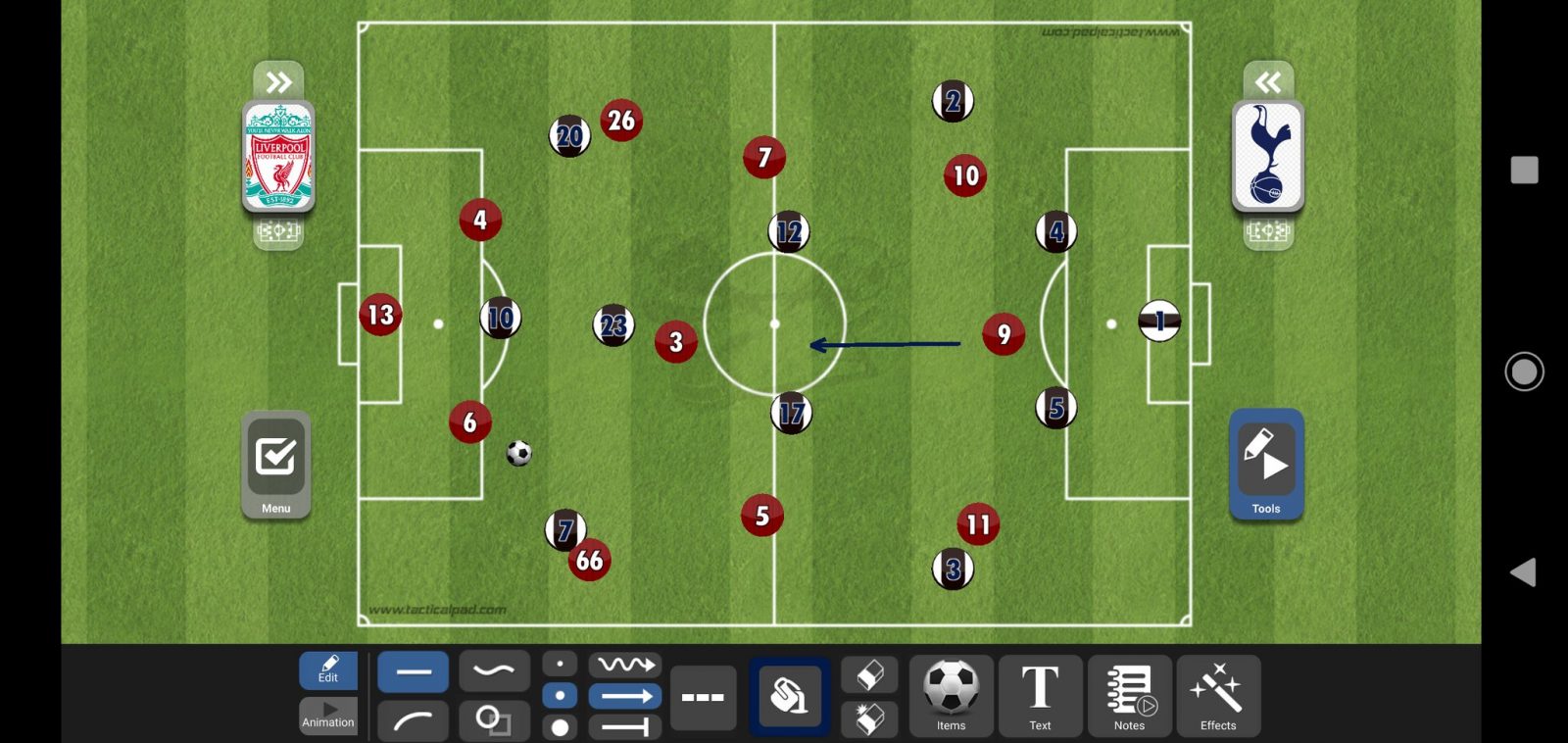Select the straight line drawing tool

[x=413, y=672]
